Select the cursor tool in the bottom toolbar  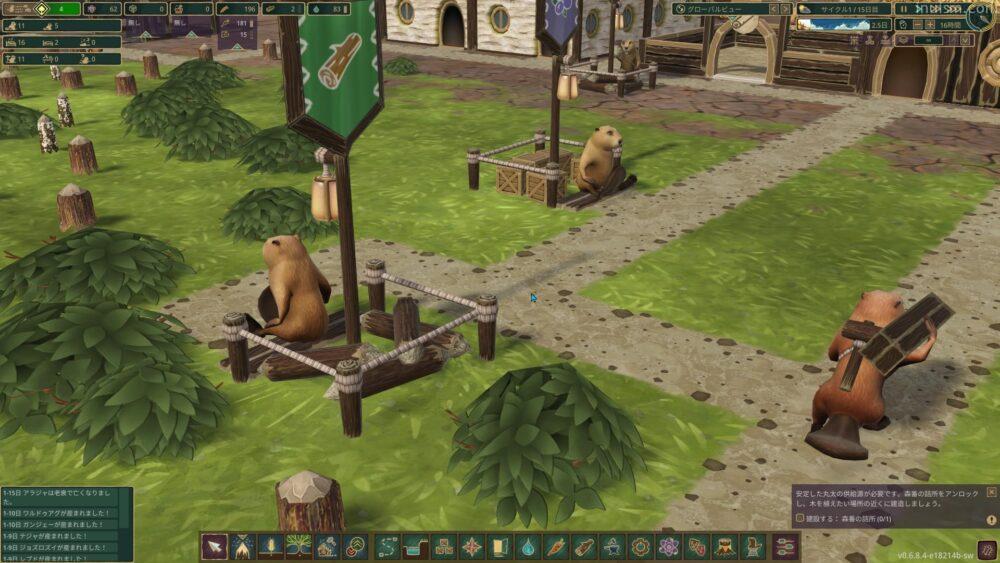(214, 546)
